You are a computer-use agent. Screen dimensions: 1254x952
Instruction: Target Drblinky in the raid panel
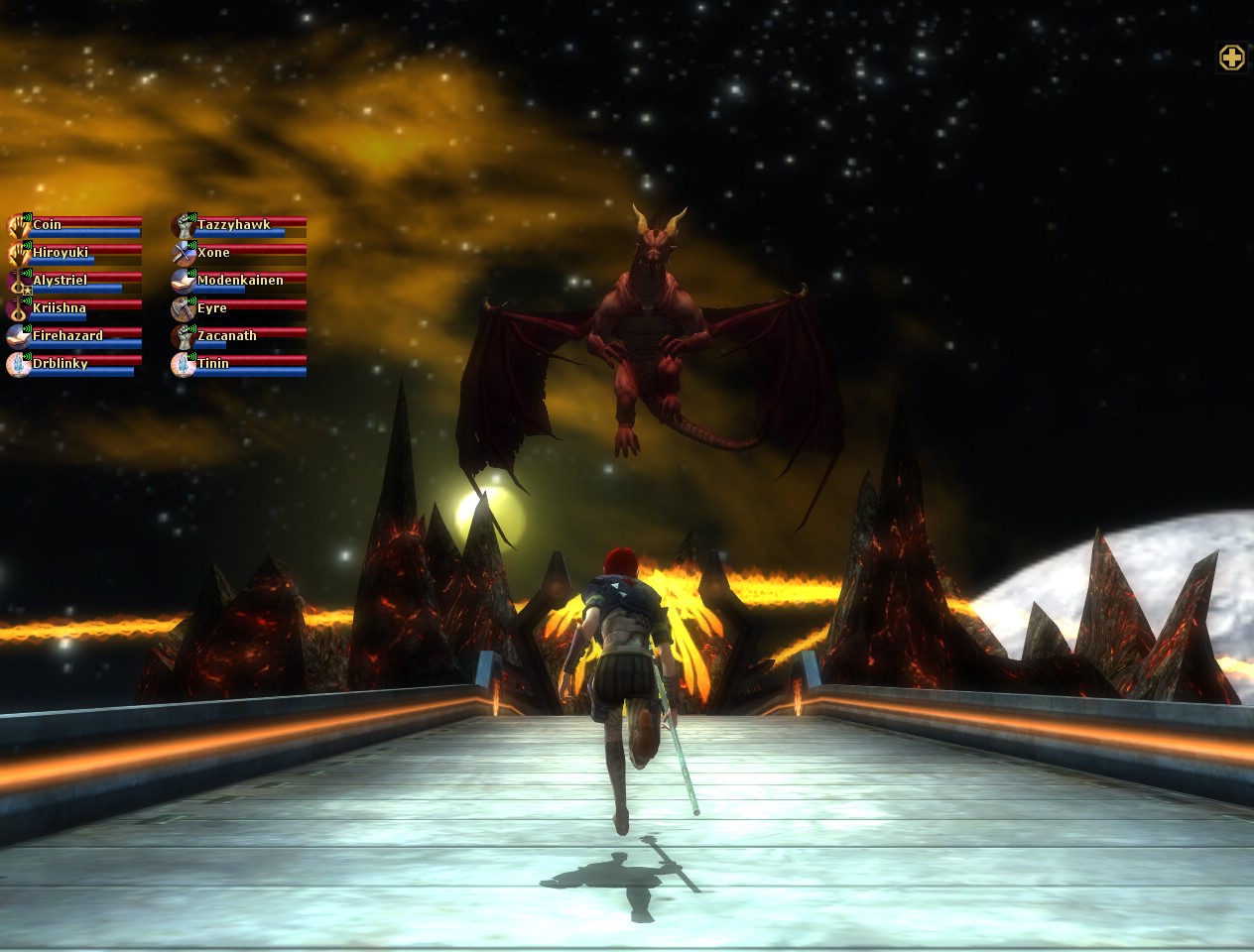pyautogui.click(x=75, y=364)
